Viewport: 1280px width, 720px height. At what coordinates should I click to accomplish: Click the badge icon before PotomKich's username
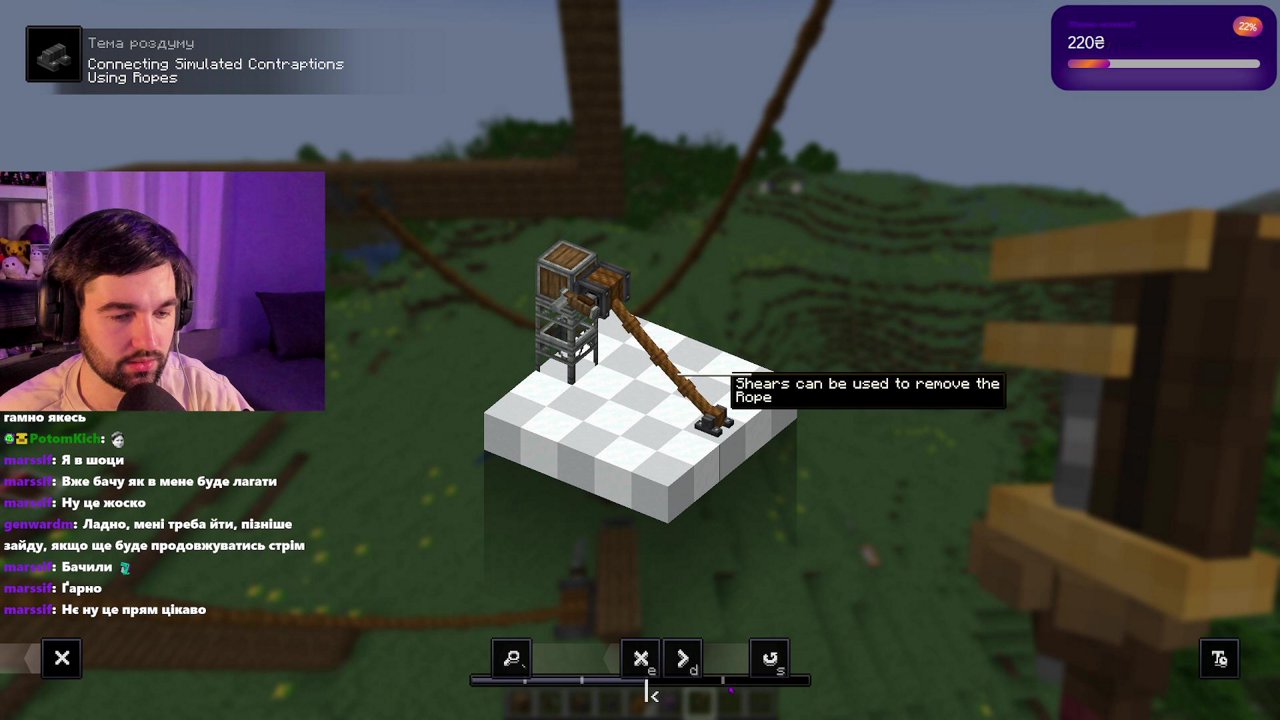[10, 438]
